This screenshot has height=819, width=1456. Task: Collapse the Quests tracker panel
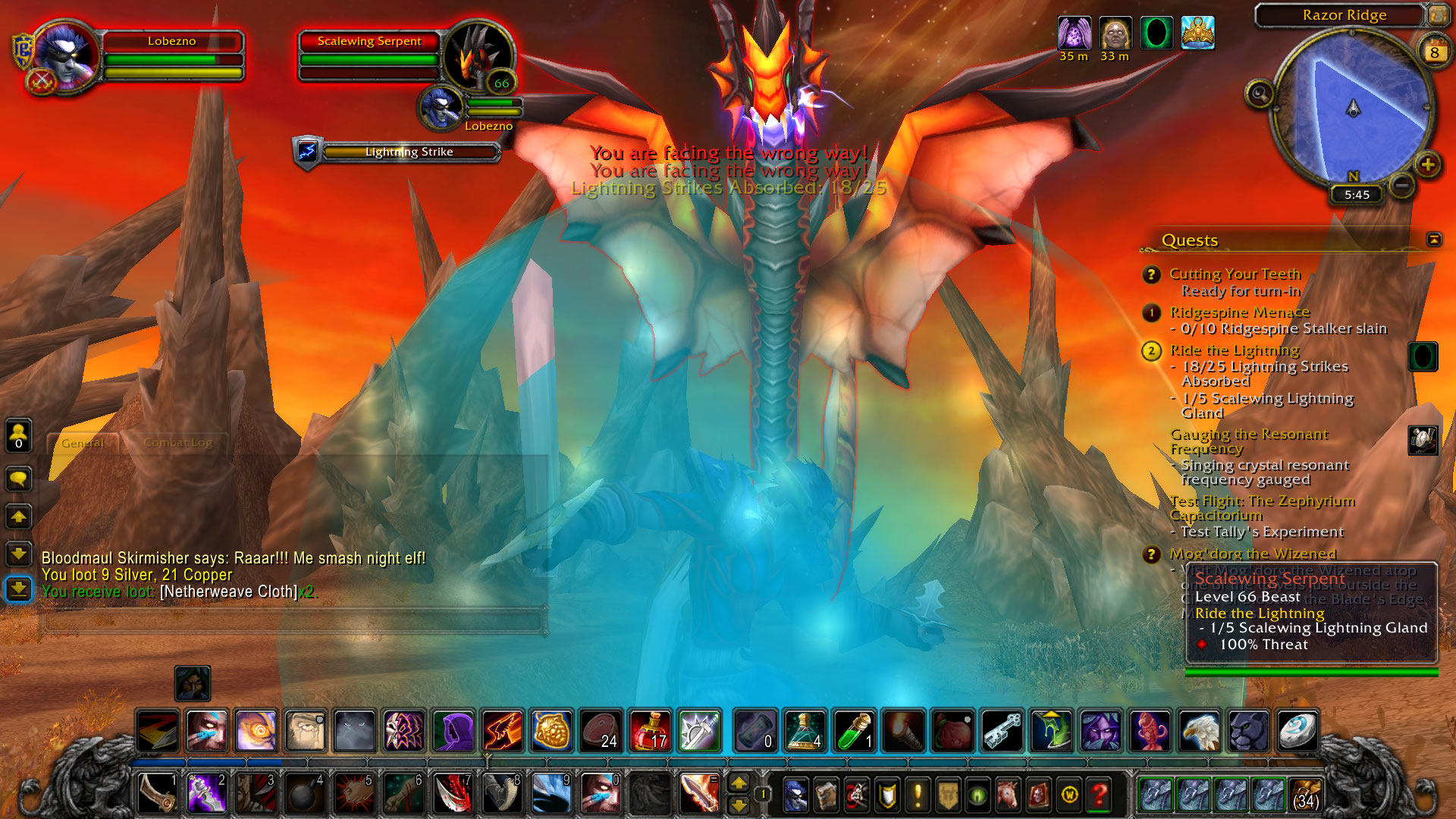[1433, 240]
